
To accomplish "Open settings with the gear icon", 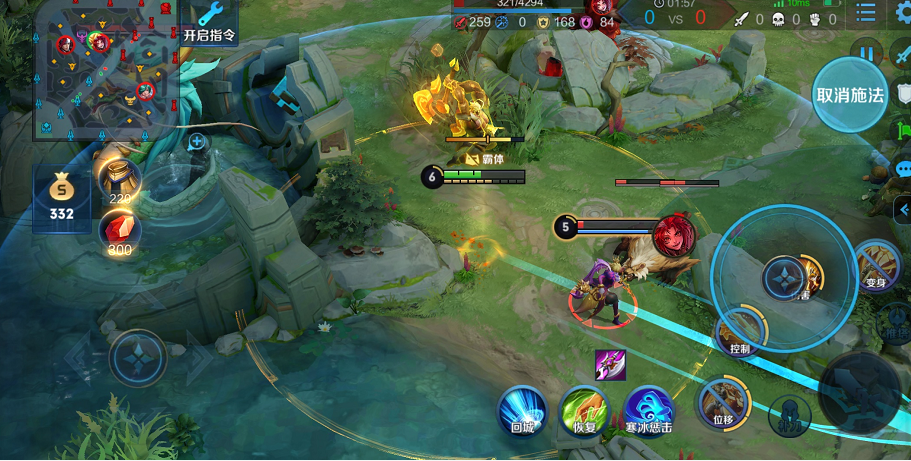I will click(903, 12).
